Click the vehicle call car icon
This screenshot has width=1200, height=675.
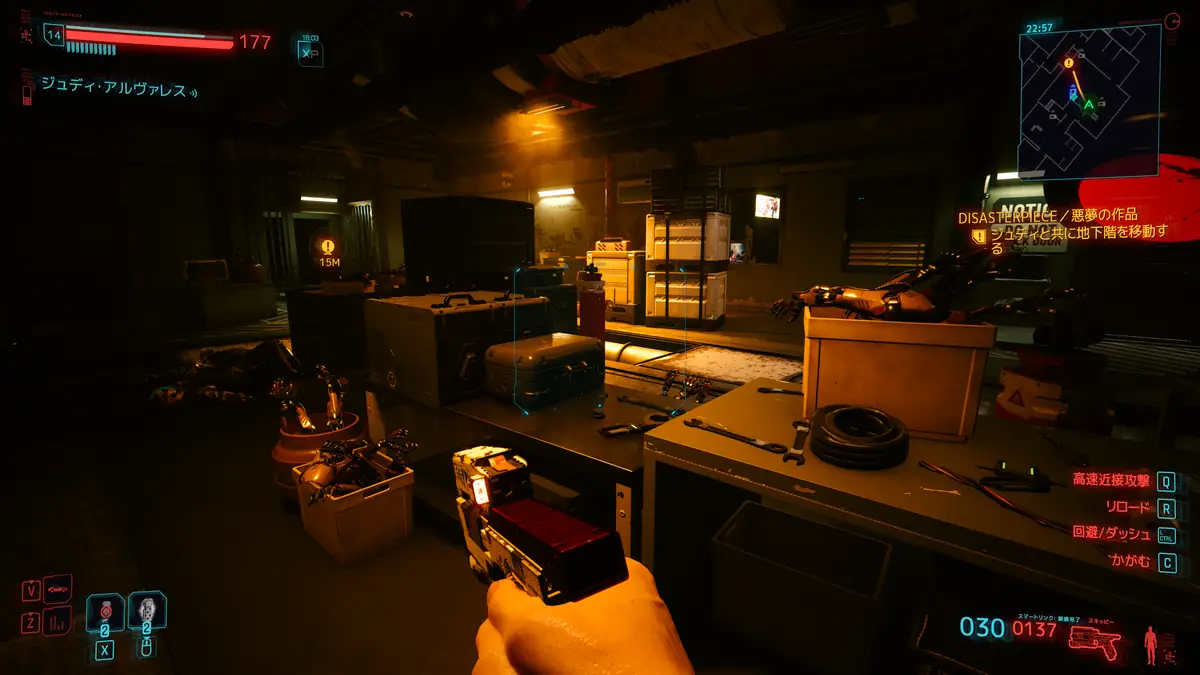tap(58, 588)
